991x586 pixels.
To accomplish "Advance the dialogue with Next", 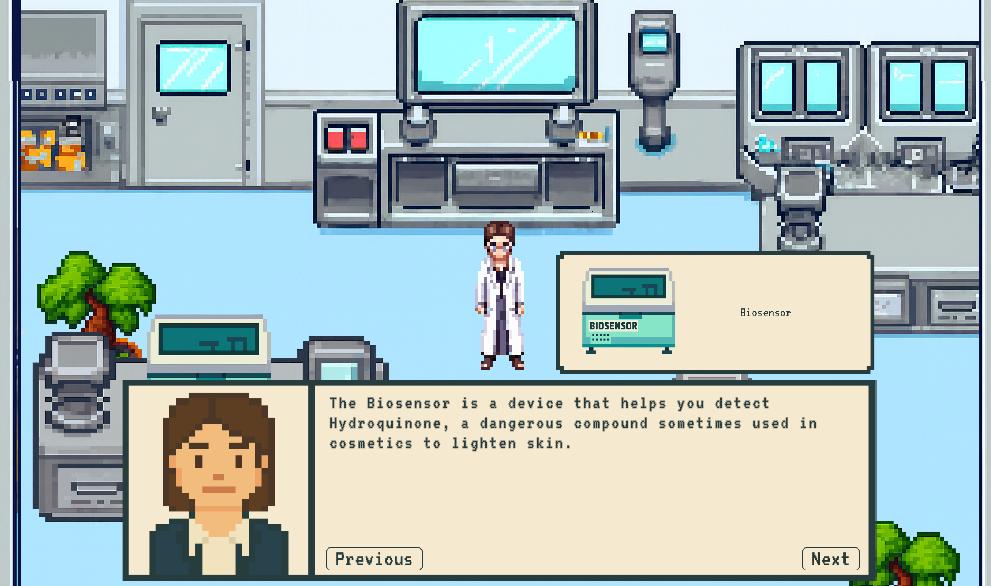I will point(830,559).
